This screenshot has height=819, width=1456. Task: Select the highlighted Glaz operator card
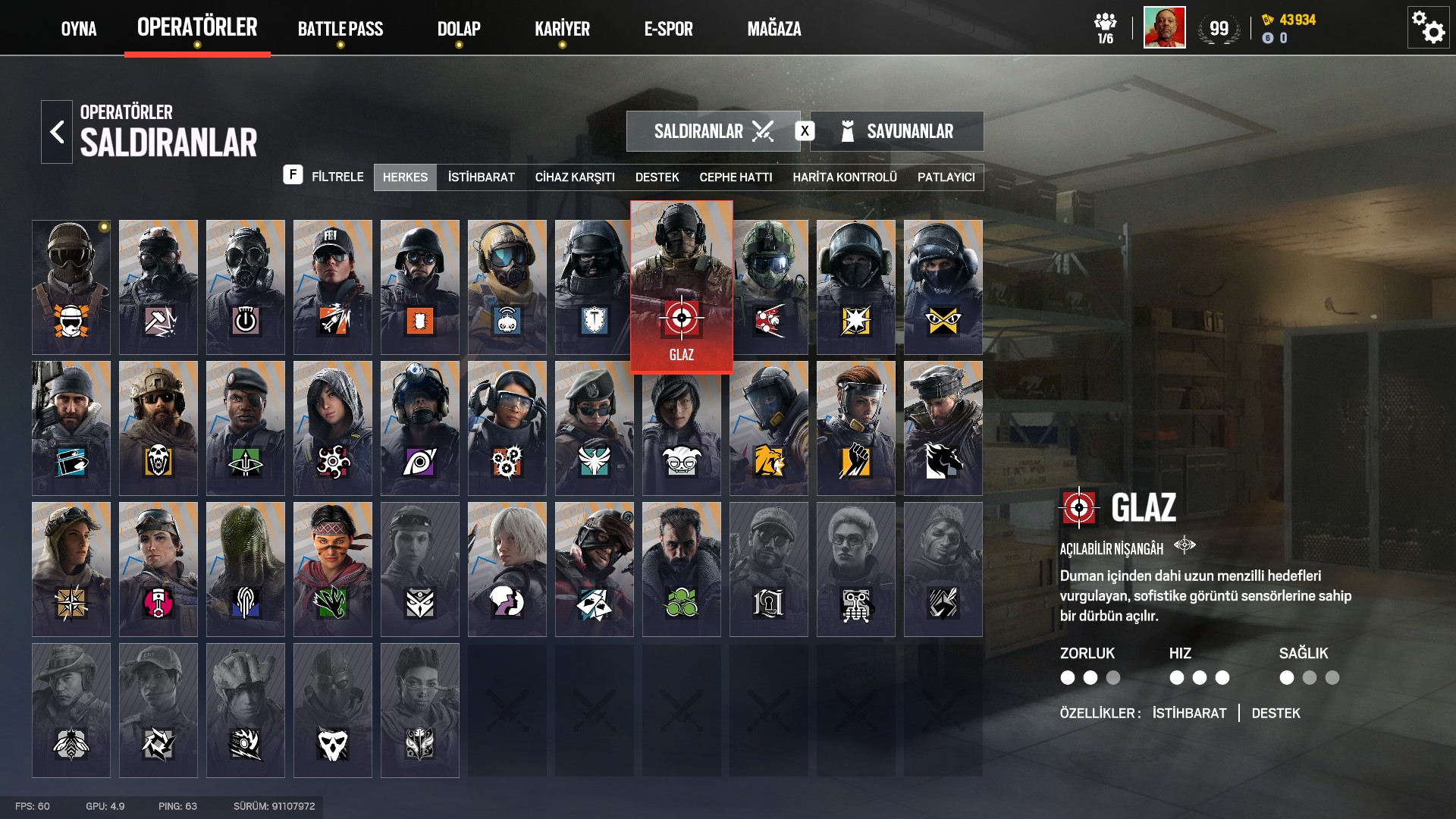[x=681, y=287]
